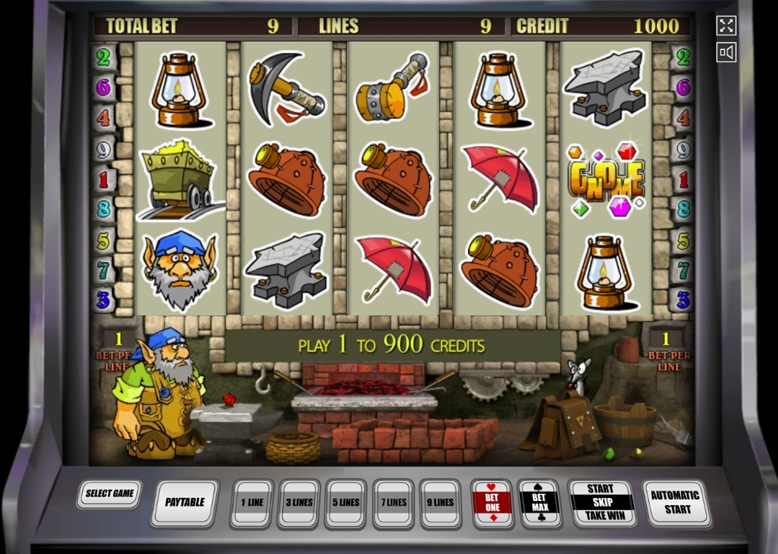Place the Bet Max wager
The height and width of the screenshot is (554, 778).
pos(539,502)
